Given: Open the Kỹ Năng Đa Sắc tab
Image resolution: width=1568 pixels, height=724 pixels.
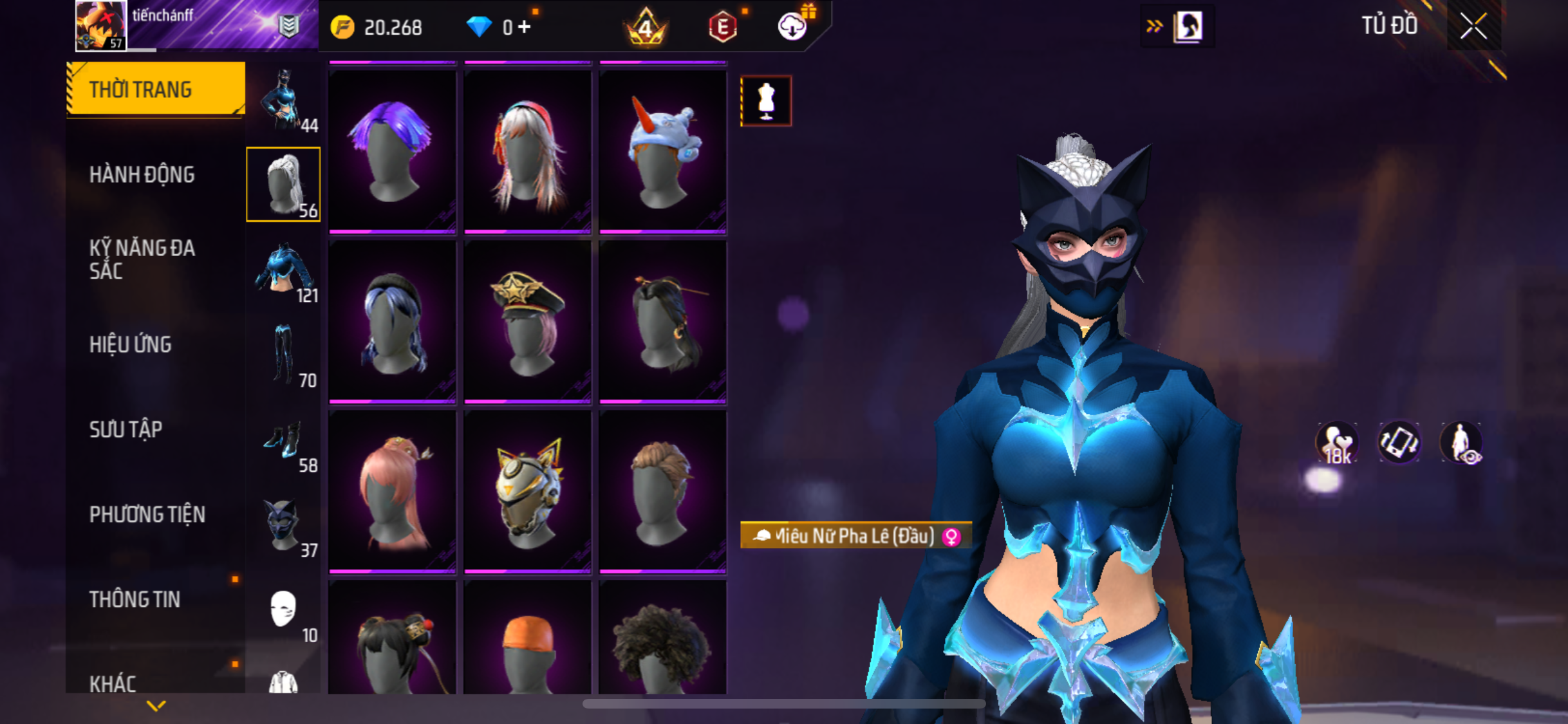Looking at the screenshot, I should [x=142, y=259].
